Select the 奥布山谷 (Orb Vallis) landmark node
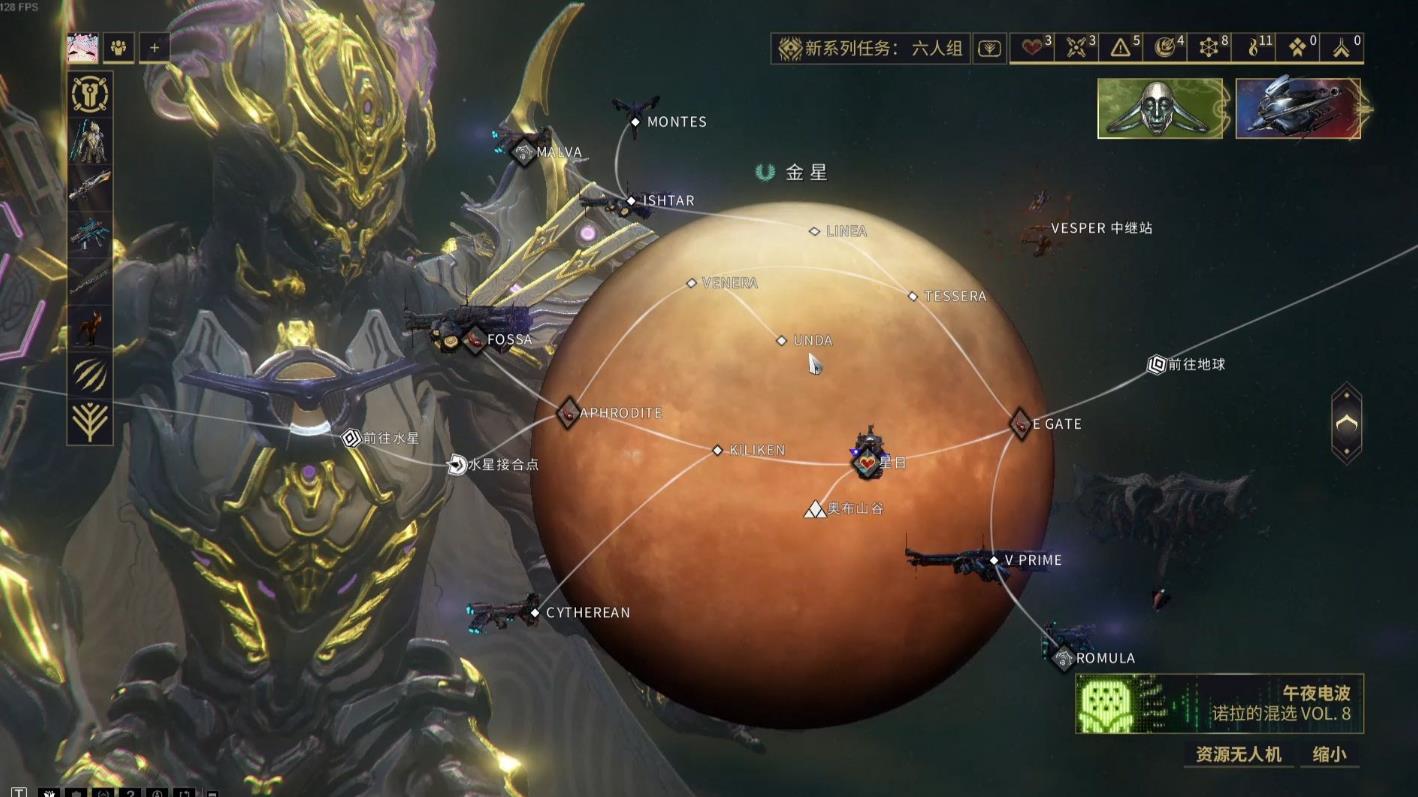1418x797 pixels. [x=813, y=508]
